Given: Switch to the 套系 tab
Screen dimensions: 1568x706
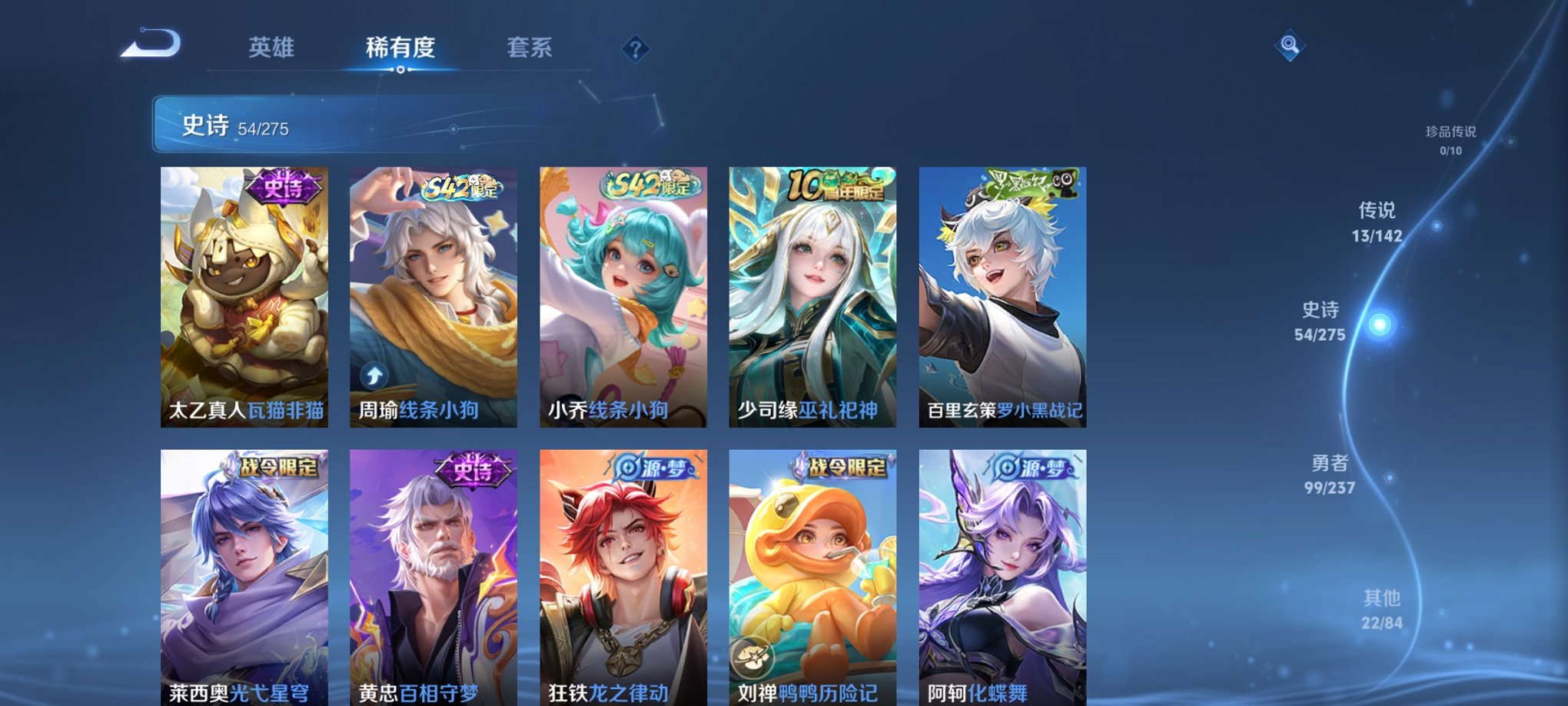Looking at the screenshot, I should 535,47.
